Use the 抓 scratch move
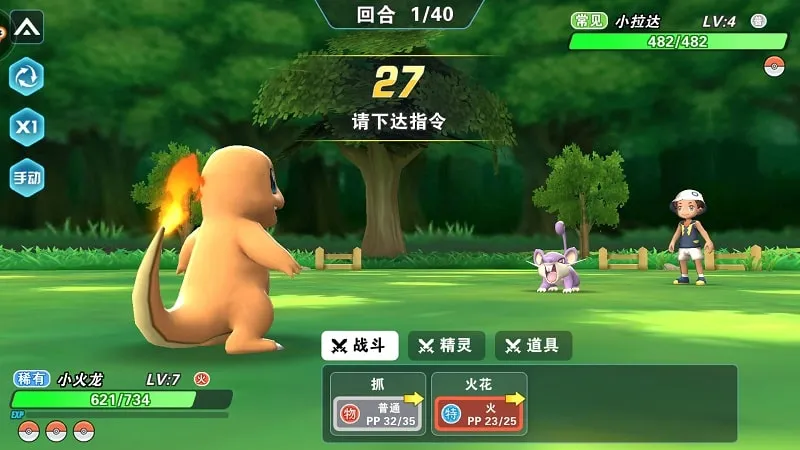This screenshot has height=450, width=800. click(379, 404)
